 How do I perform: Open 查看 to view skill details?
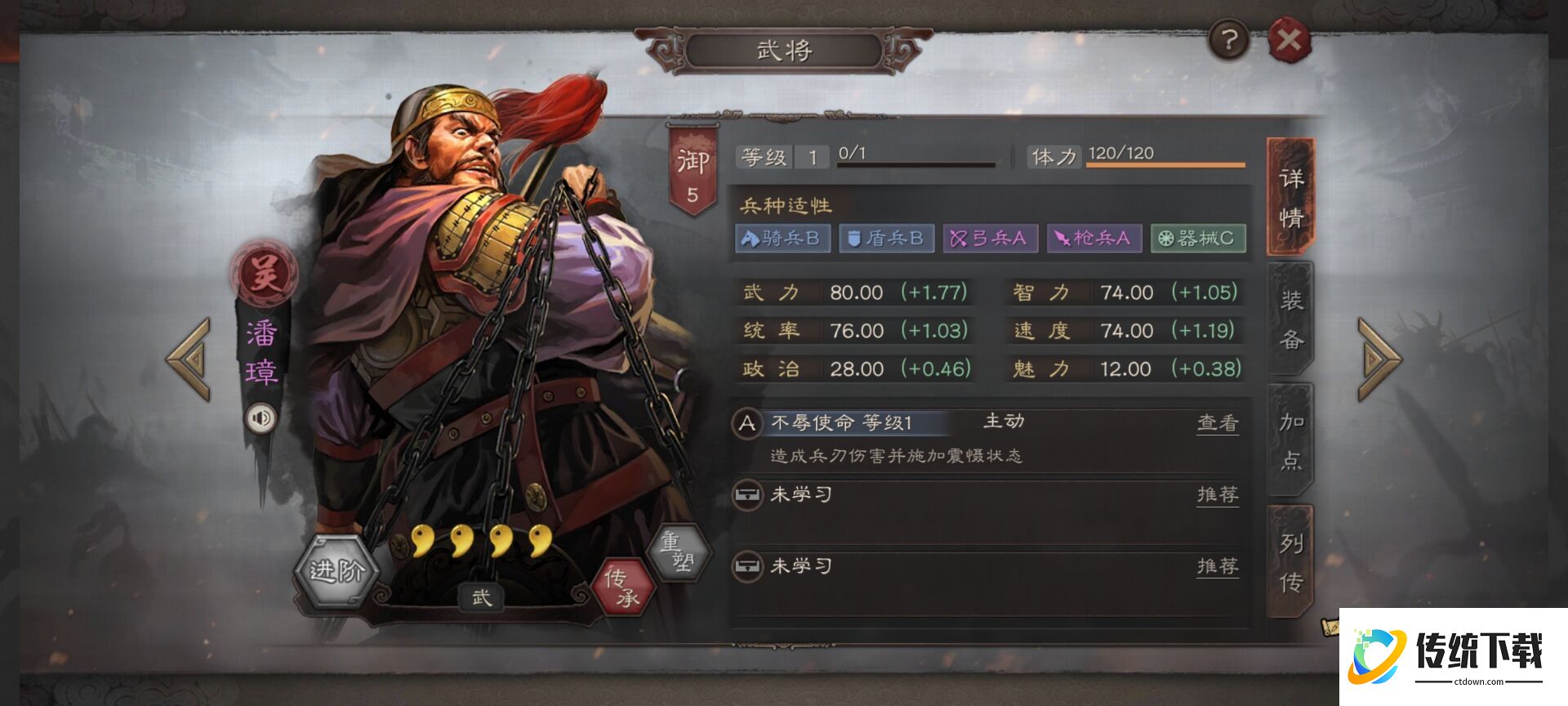(x=1217, y=422)
